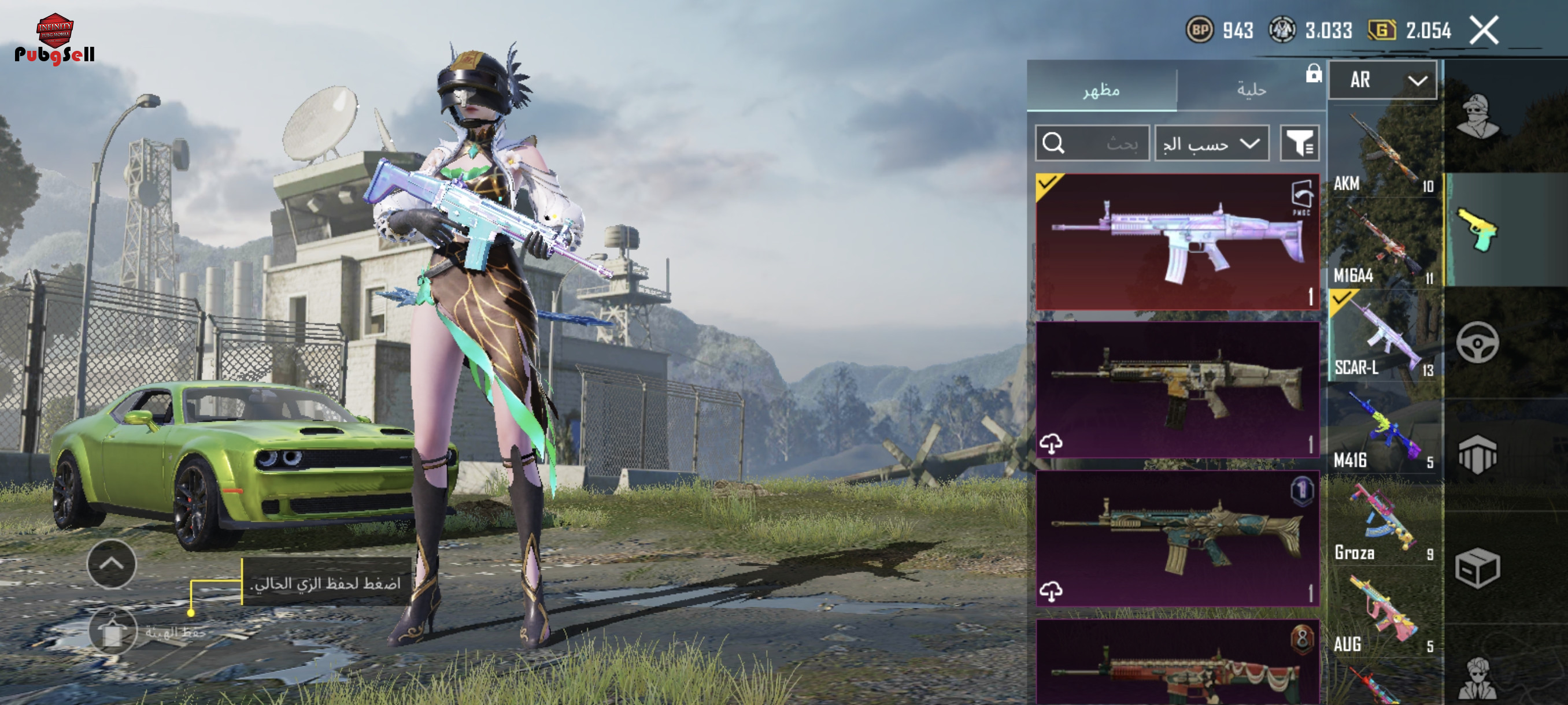Open the steering wheel vehicle category
This screenshot has width=1568, height=705.
pos(1477,343)
